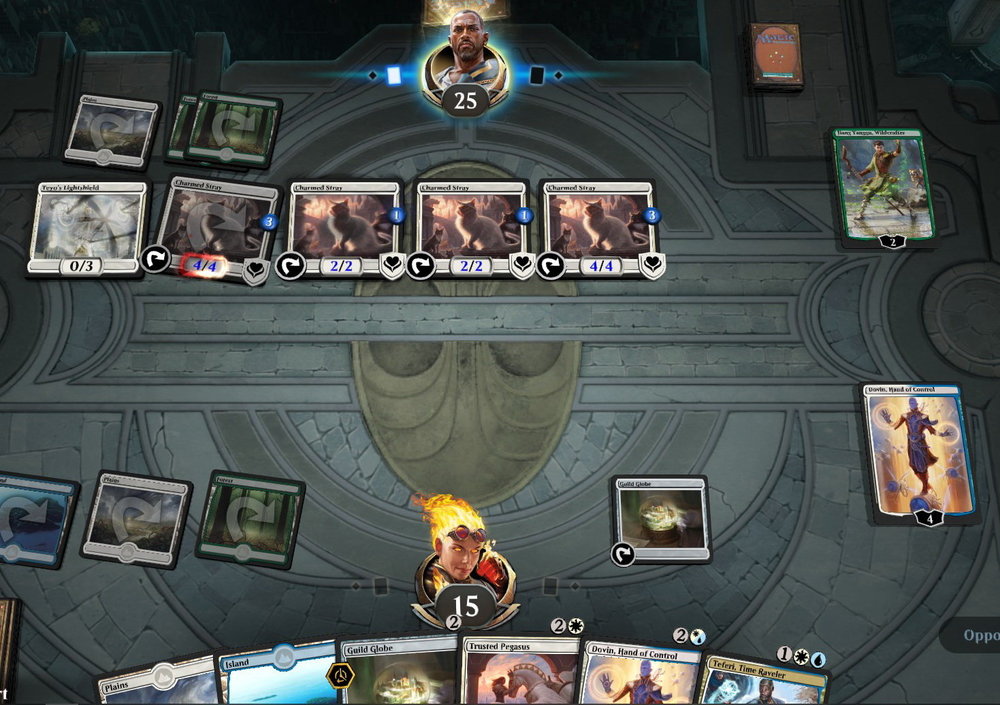This screenshot has height=705, width=1000.
Task: Target Teyo's Lightshield 0/3 creature
Action: [x=89, y=227]
